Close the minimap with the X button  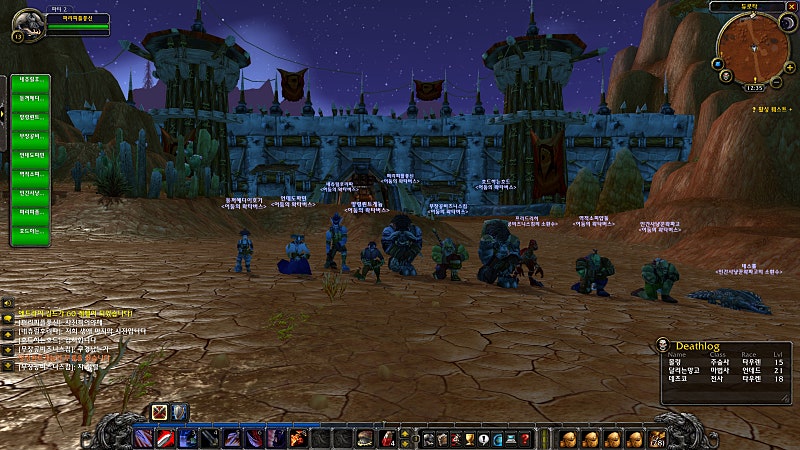(789, 6)
